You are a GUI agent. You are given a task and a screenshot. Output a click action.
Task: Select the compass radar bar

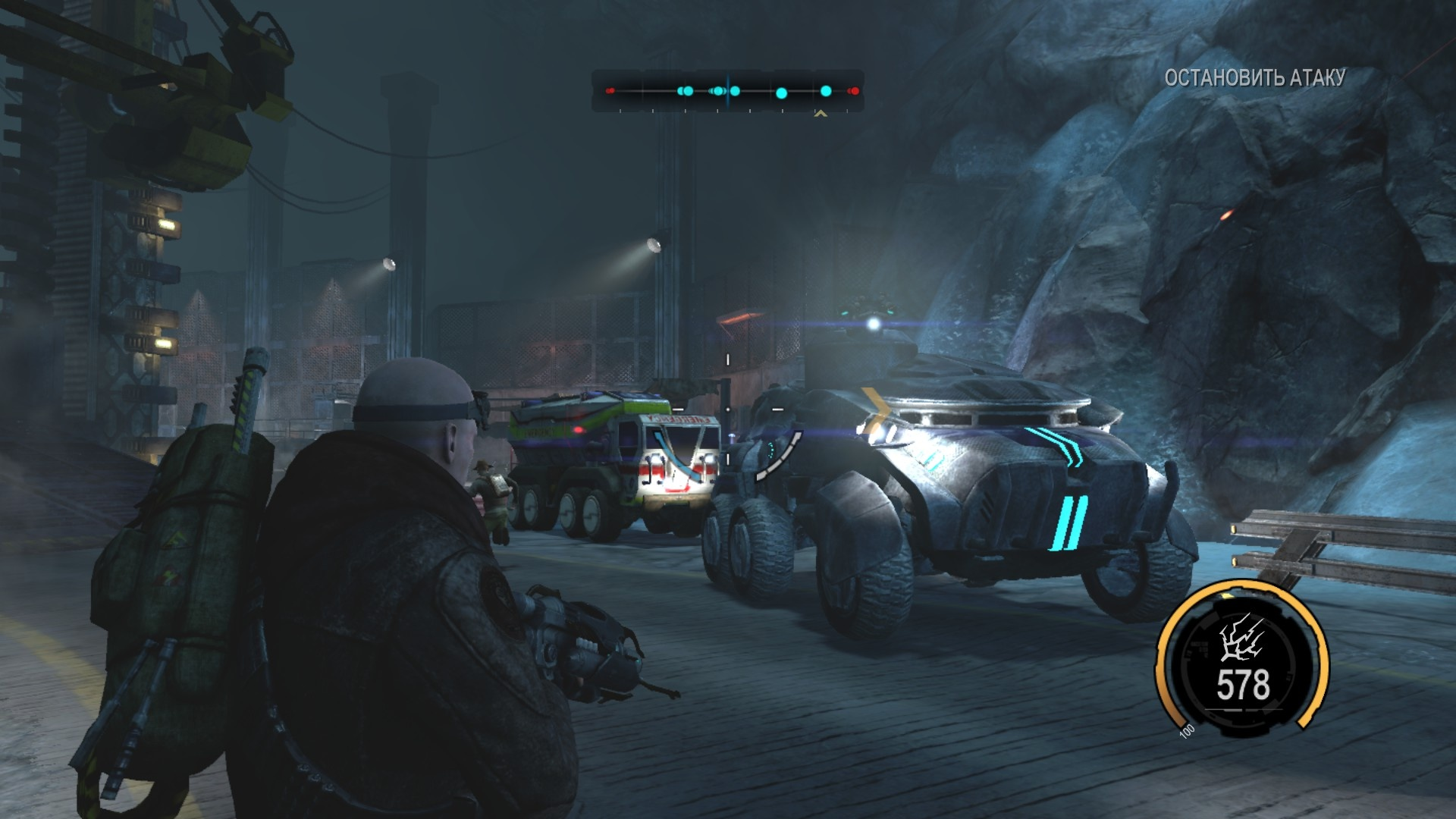click(x=727, y=92)
